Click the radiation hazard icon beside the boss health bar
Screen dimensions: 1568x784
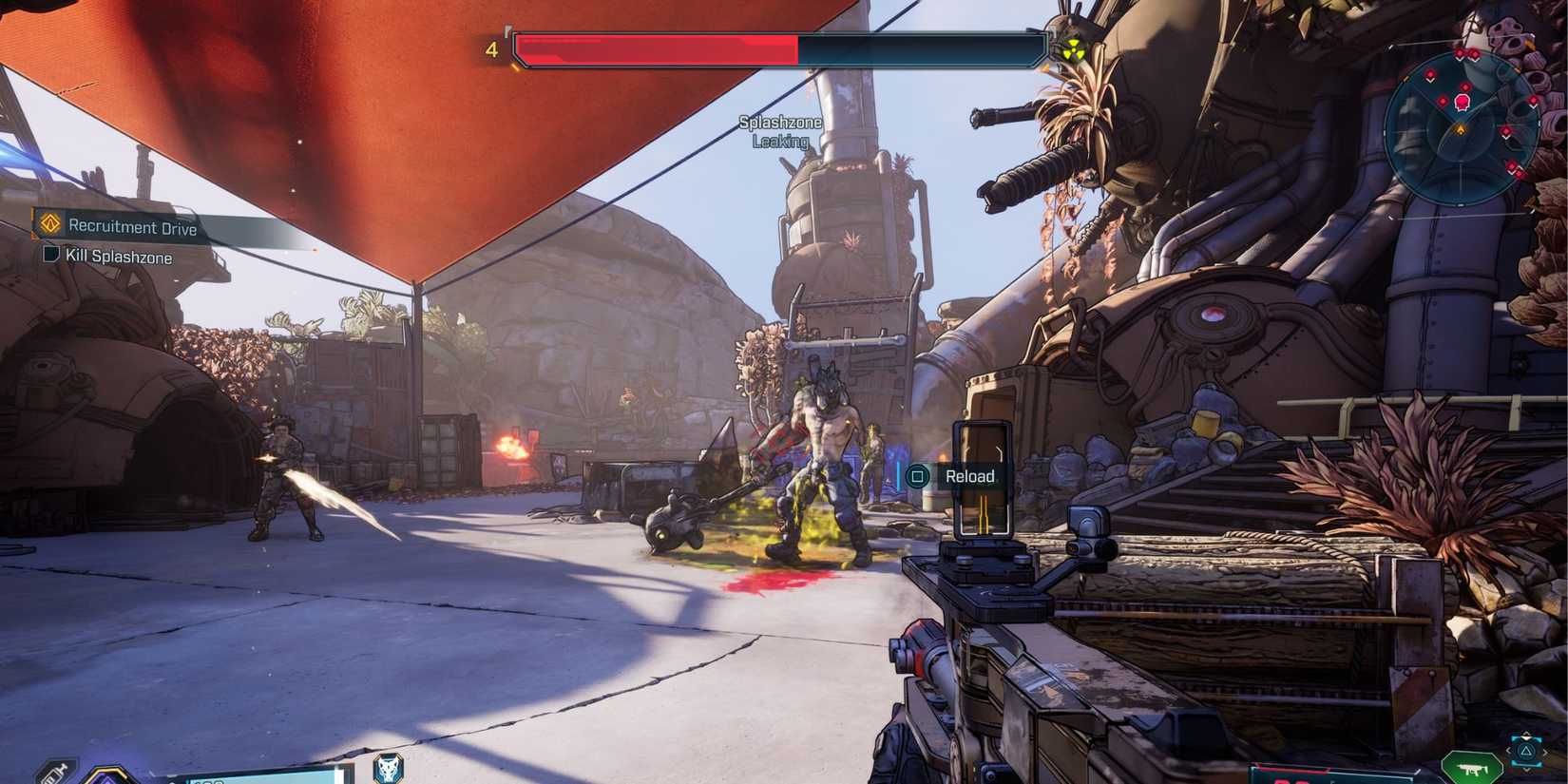click(1072, 47)
